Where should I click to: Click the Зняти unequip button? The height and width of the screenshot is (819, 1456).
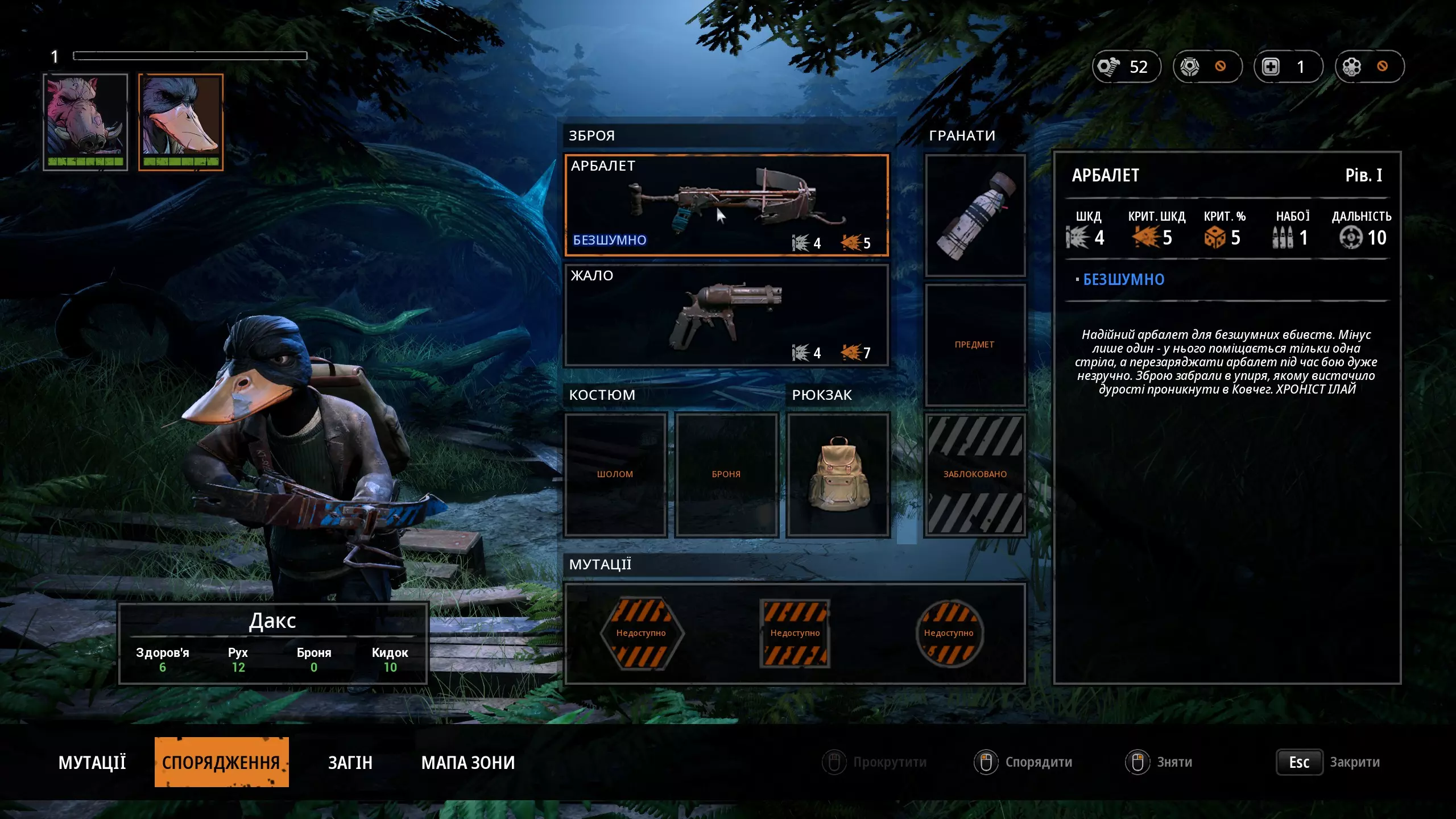tap(1159, 762)
